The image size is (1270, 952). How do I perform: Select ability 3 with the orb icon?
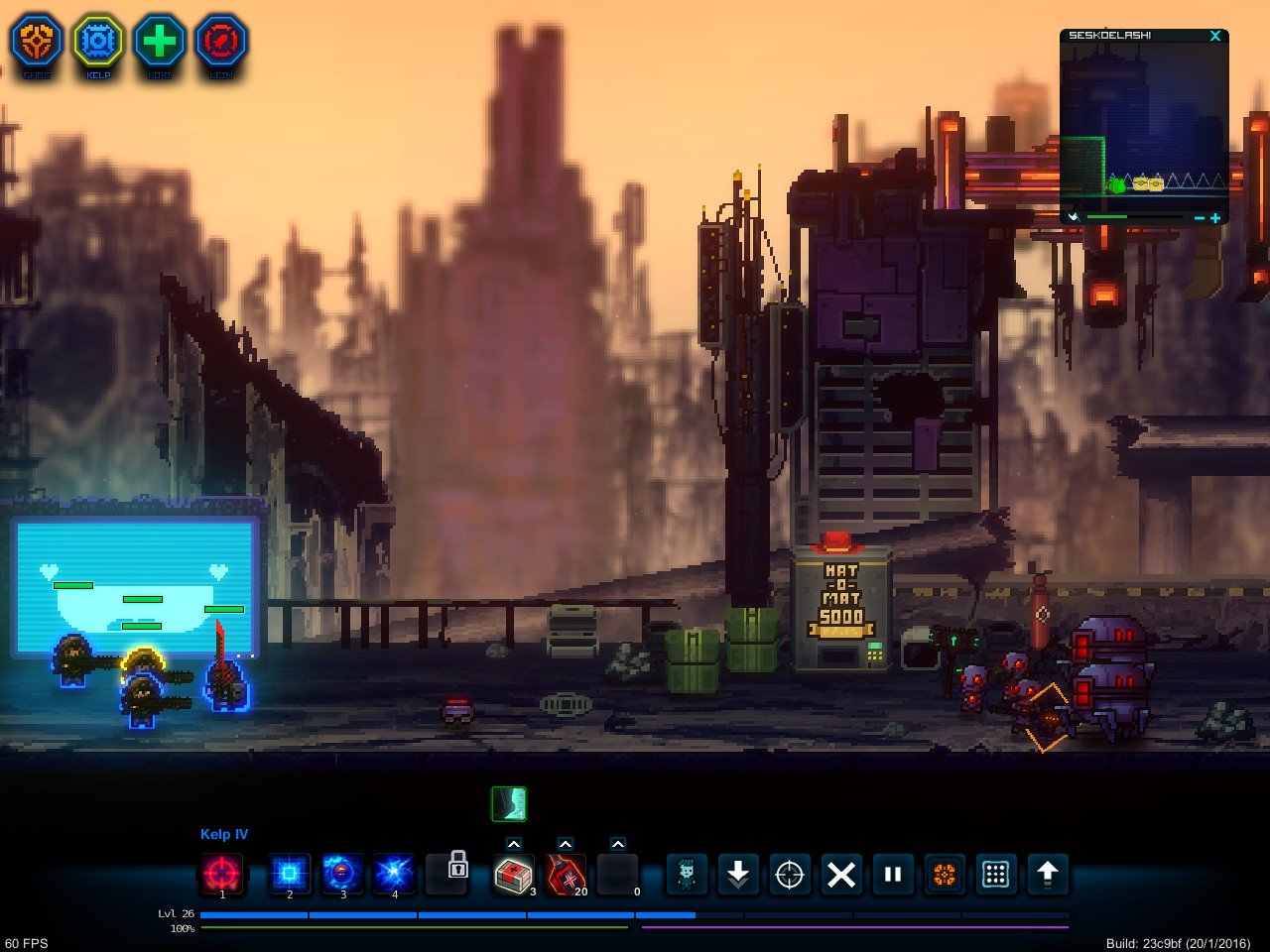(x=341, y=875)
